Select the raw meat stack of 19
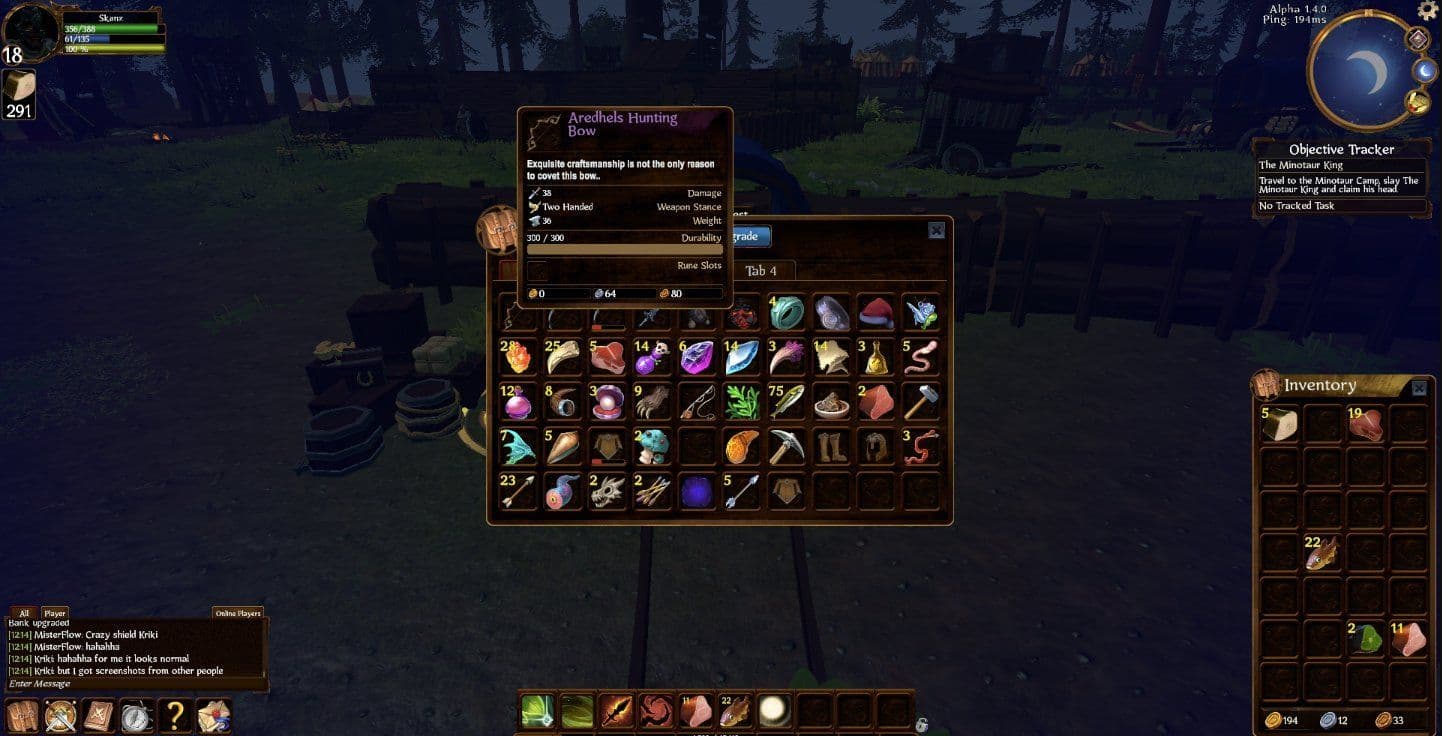The height and width of the screenshot is (736, 1442). pyautogui.click(x=1365, y=424)
